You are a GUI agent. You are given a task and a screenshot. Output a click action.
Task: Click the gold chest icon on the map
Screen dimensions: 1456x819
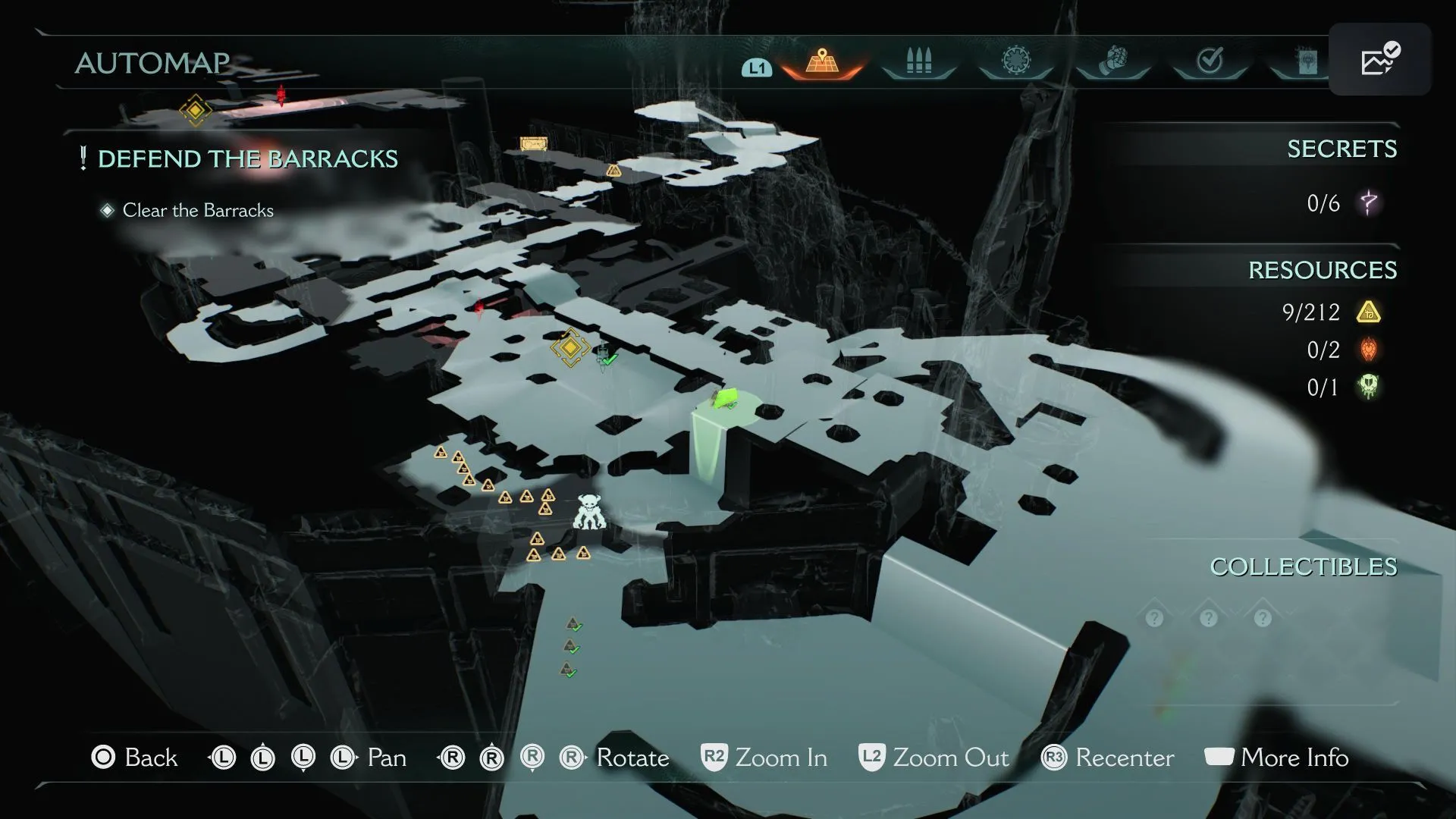click(x=533, y=143)
